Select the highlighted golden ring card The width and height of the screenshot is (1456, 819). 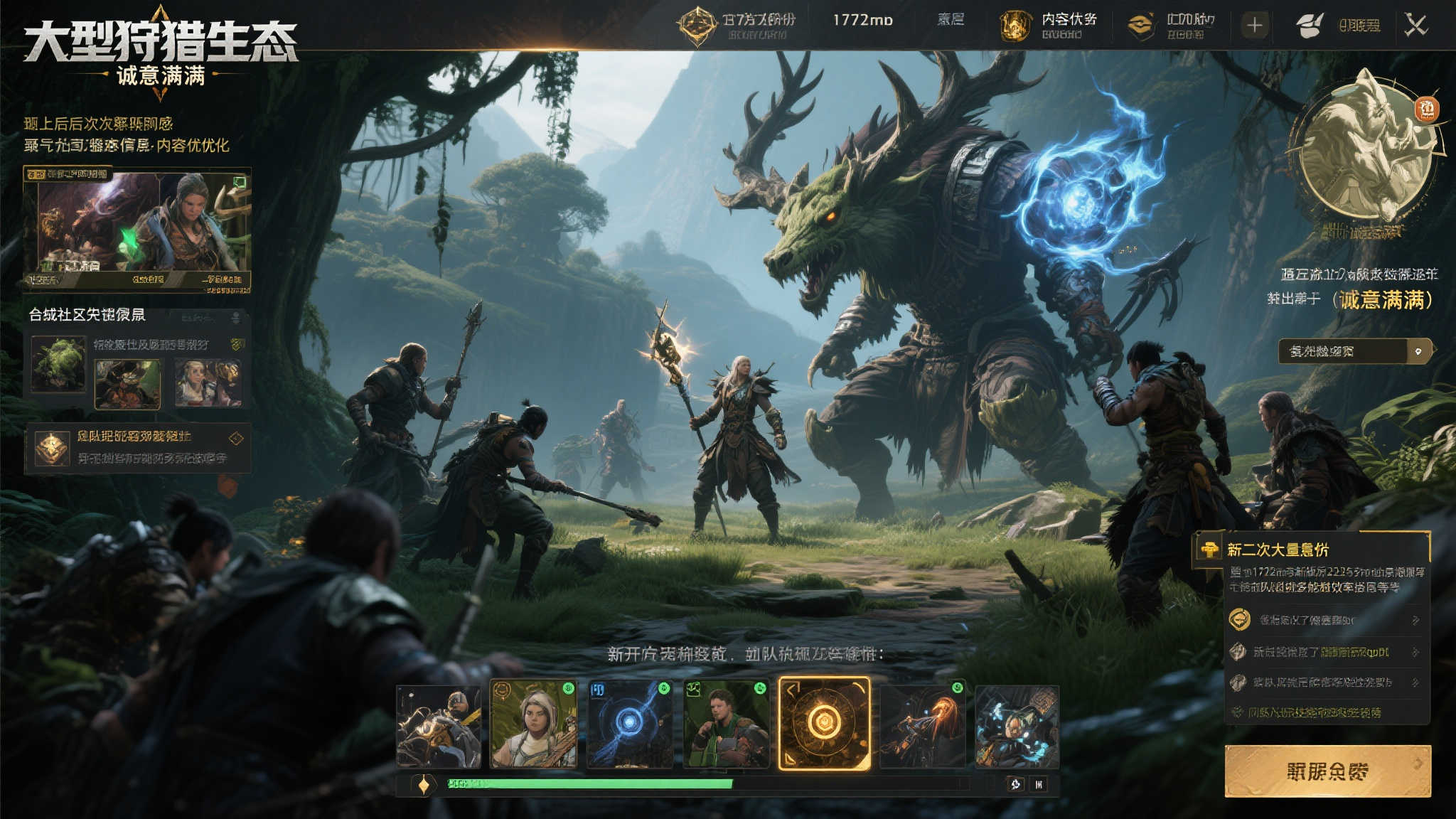pos(824,724)
